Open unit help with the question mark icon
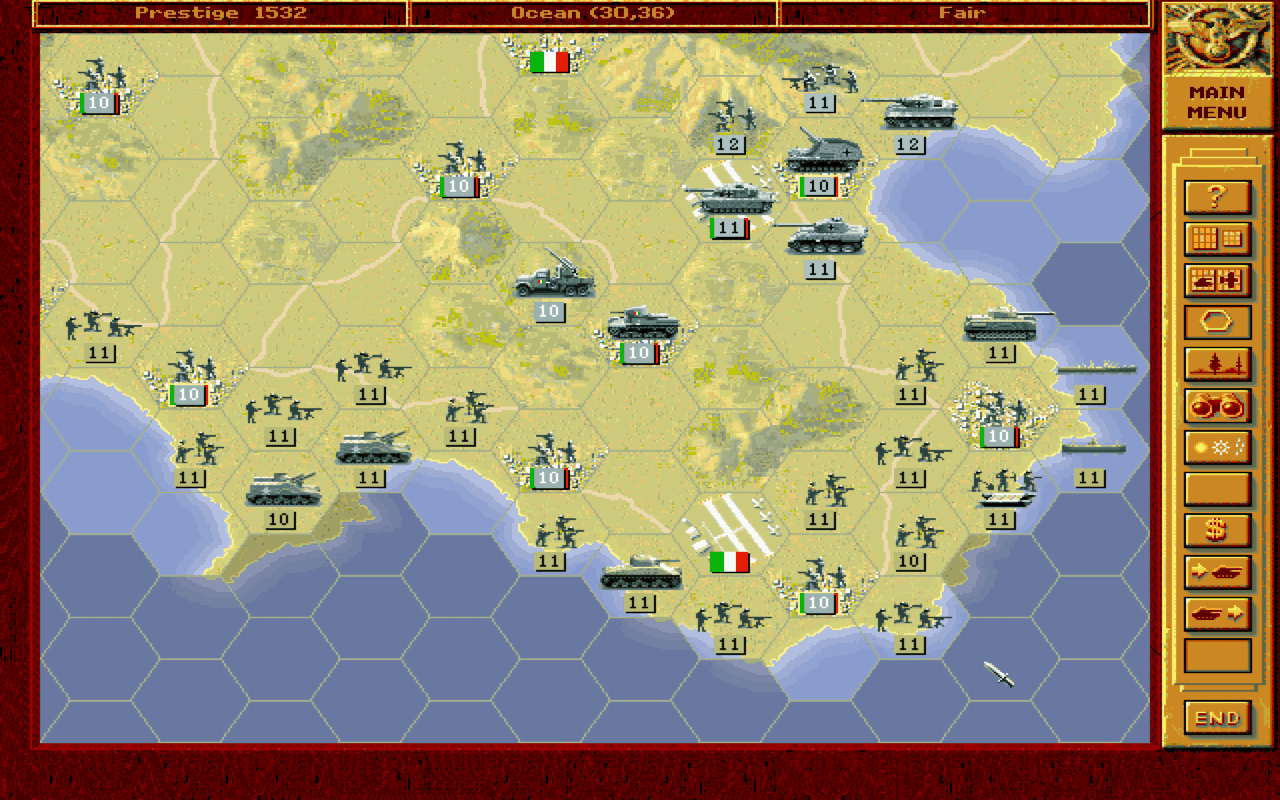The image size is (1280, 800). pyautogui.click(x=1217, y=196)
